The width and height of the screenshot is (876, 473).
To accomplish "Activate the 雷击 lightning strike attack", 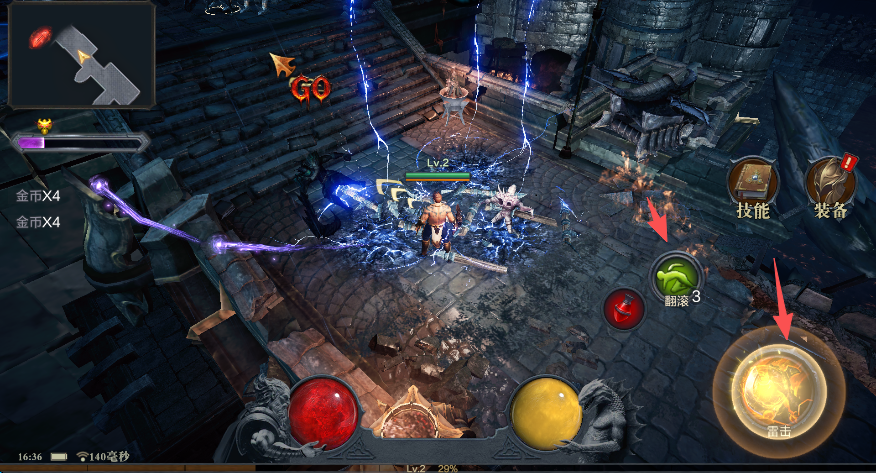I will pyautogui.click(x=776, y=388).
